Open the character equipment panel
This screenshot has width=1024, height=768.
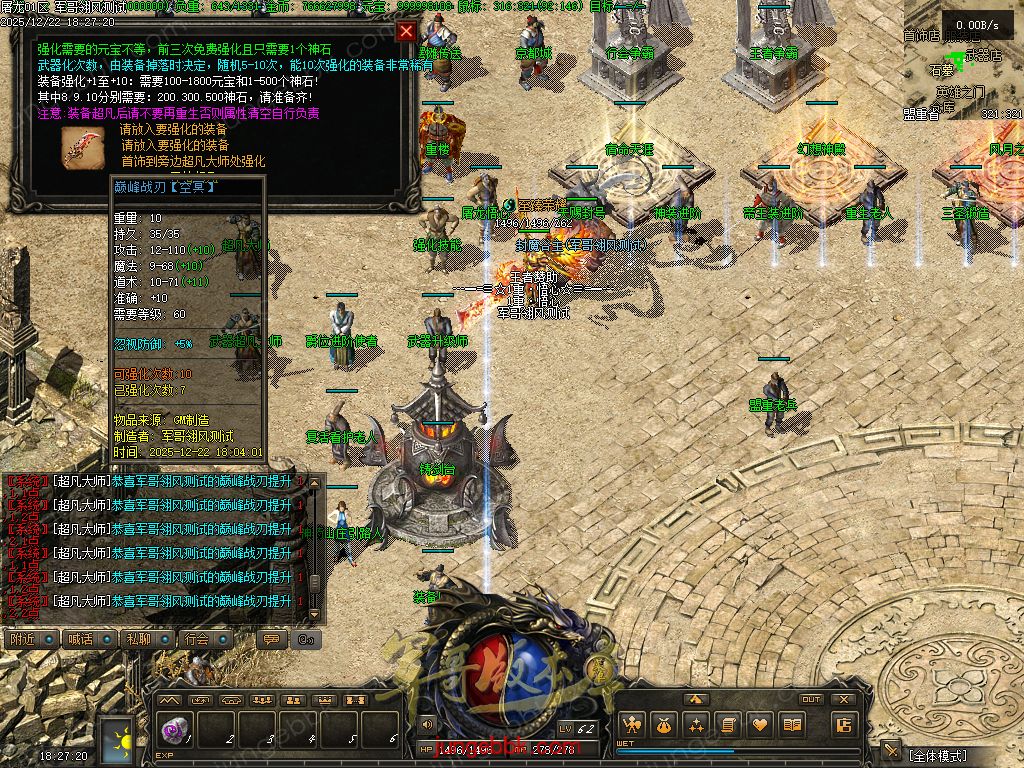(631, 725)
